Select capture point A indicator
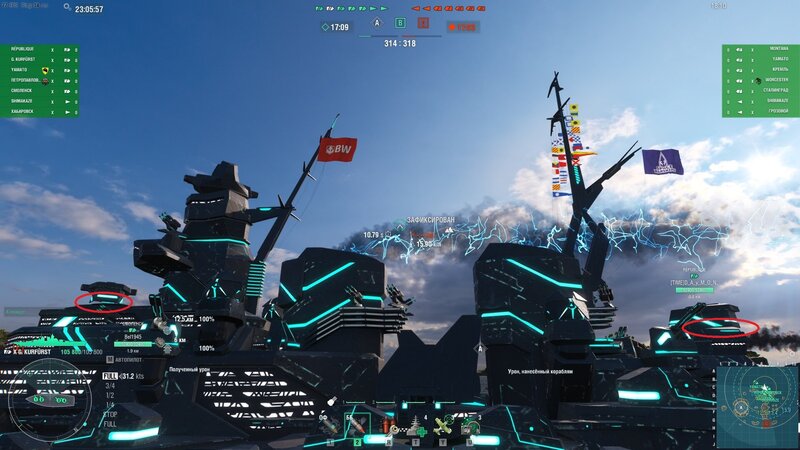Viewport: 800px width, 450px height. point(377,22)
